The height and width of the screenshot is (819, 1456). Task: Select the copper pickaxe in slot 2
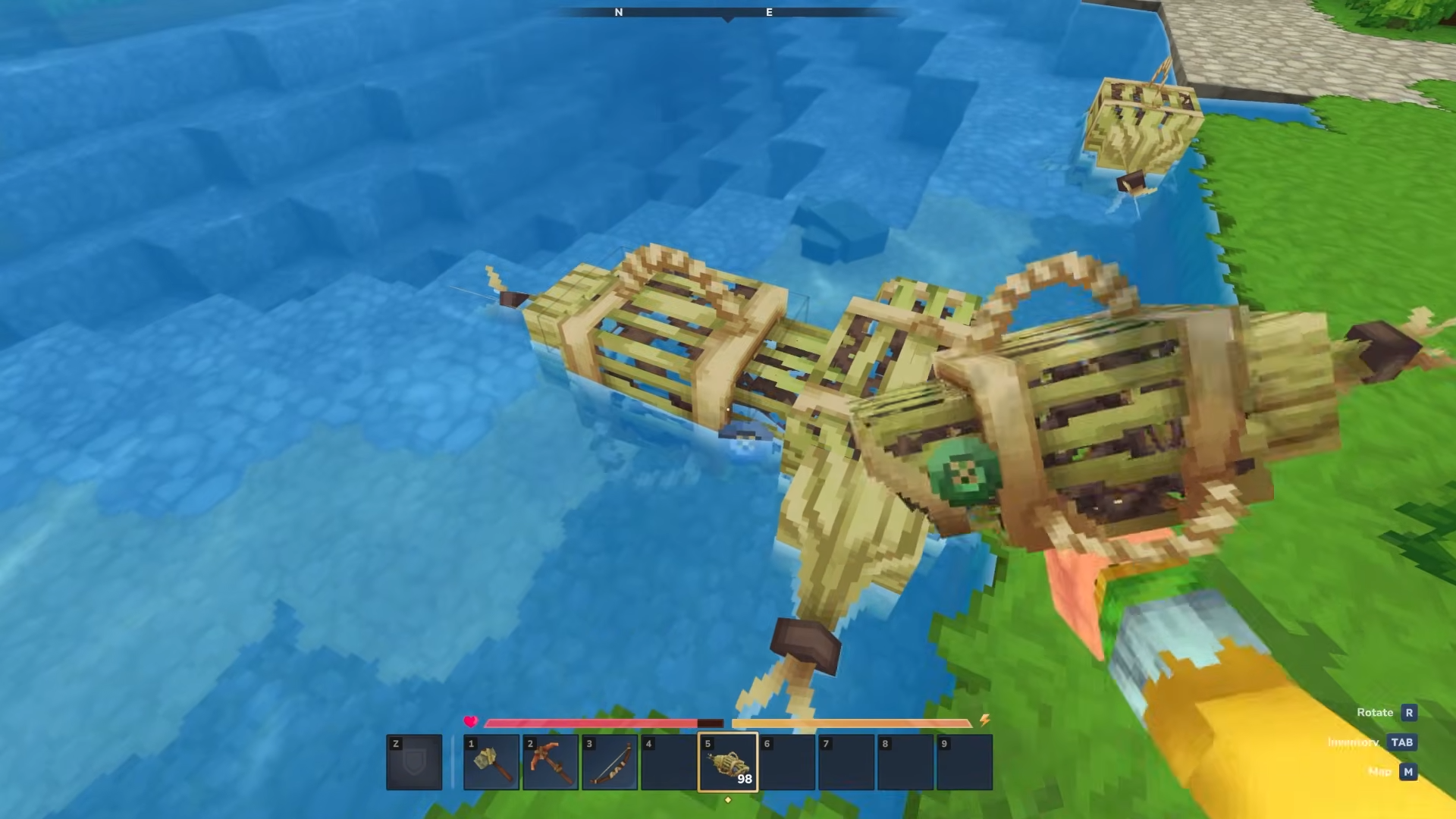coord(551,762)
